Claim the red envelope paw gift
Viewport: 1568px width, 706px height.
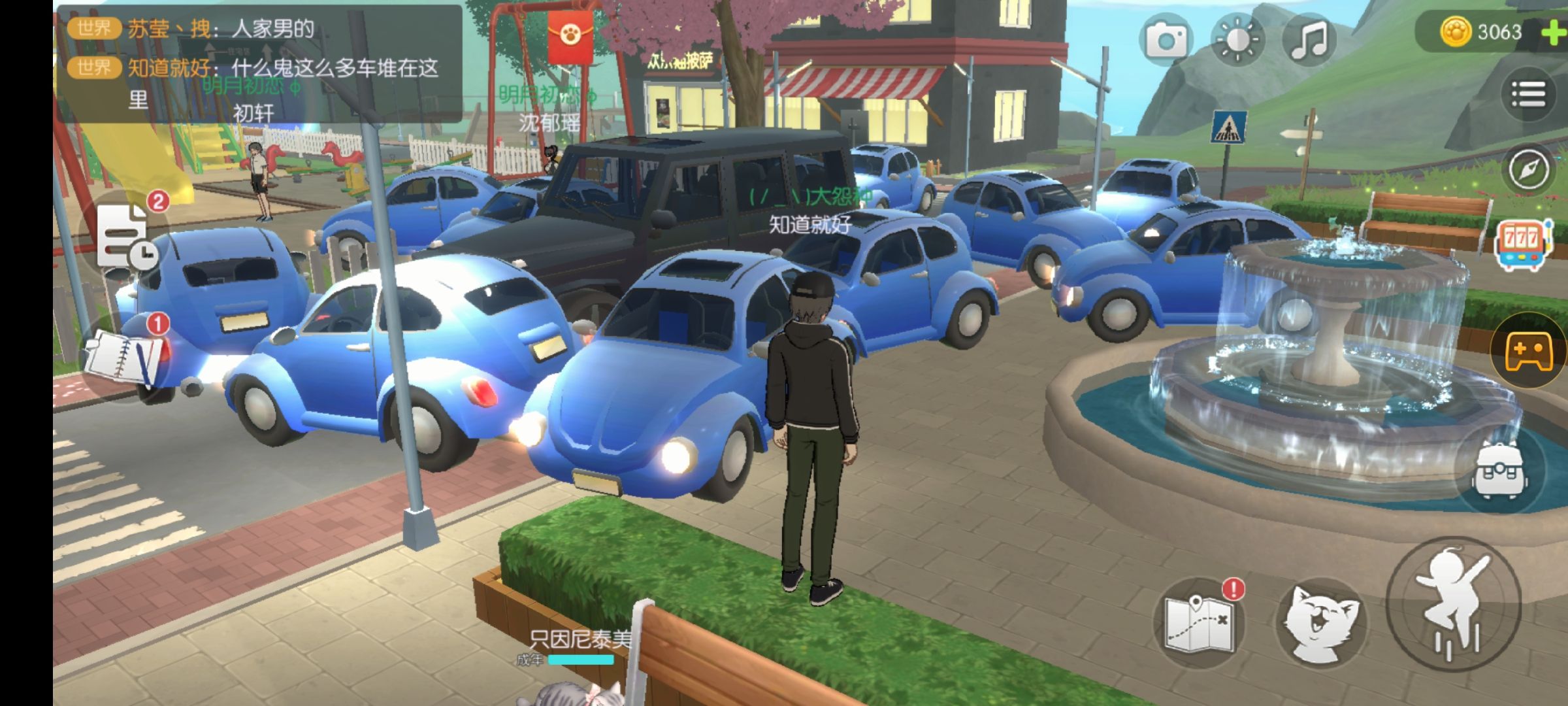pyautogui.click(x=570, y=37)
